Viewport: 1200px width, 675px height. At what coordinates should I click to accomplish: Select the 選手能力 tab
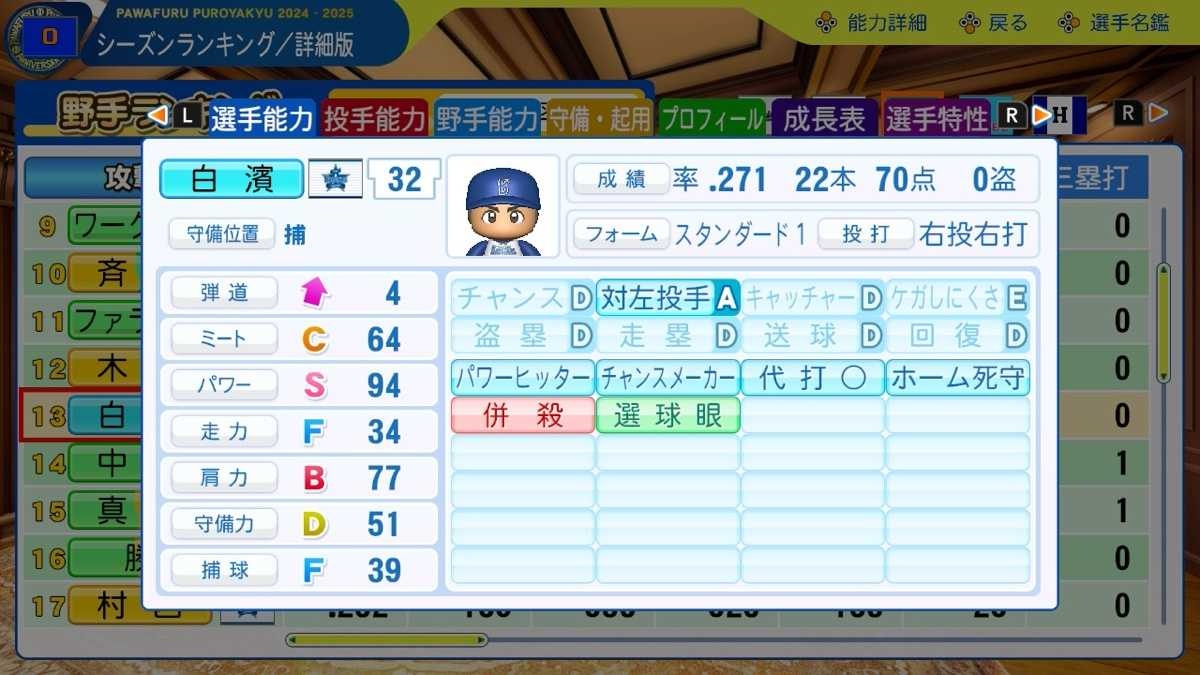[x=262, y=119]
